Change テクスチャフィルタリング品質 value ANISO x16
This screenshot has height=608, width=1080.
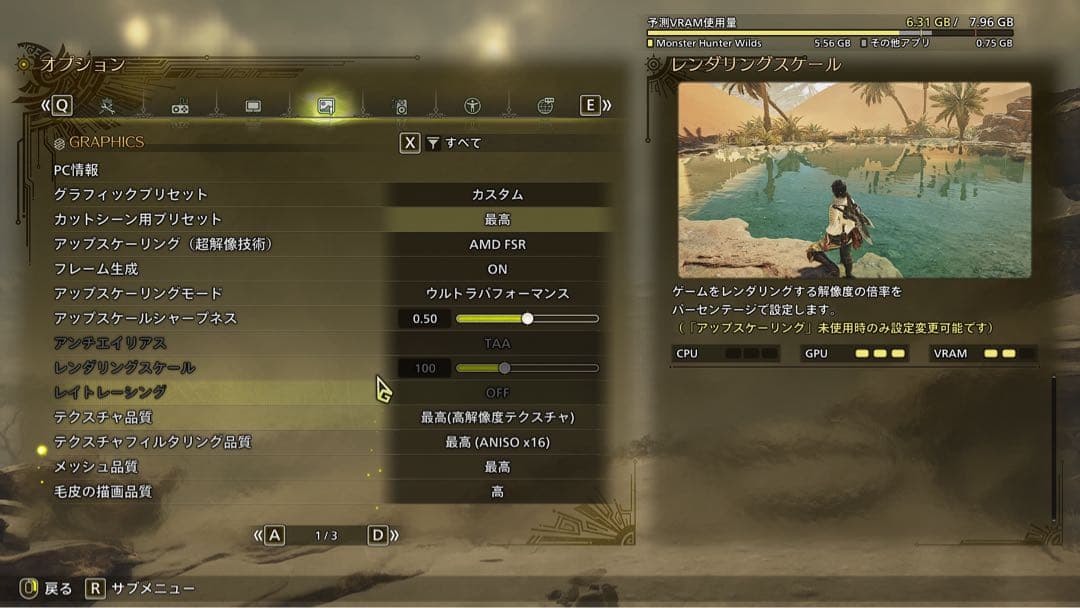497,442
